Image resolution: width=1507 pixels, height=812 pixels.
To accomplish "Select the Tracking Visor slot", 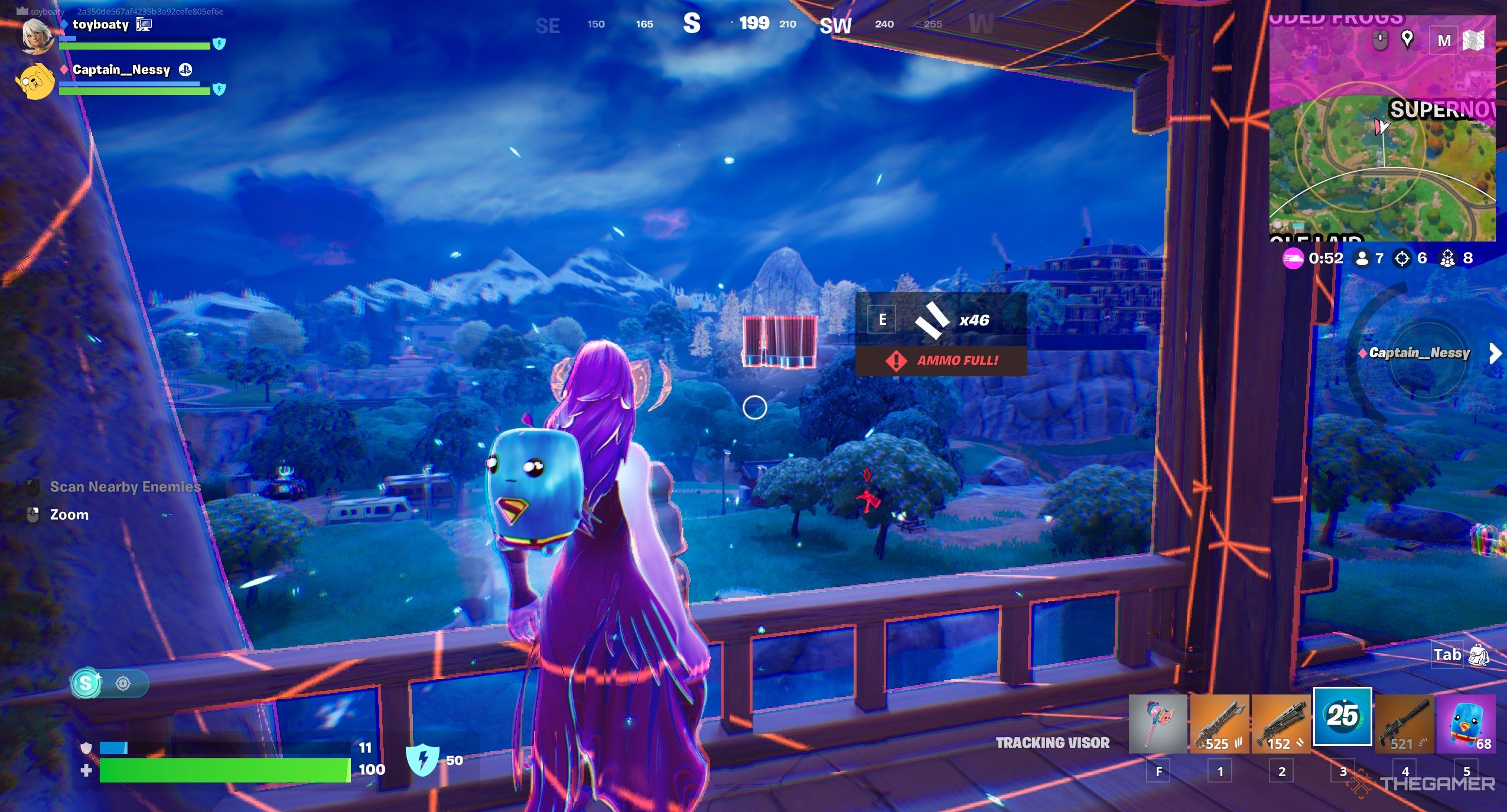I will (x=1342, y=716).
